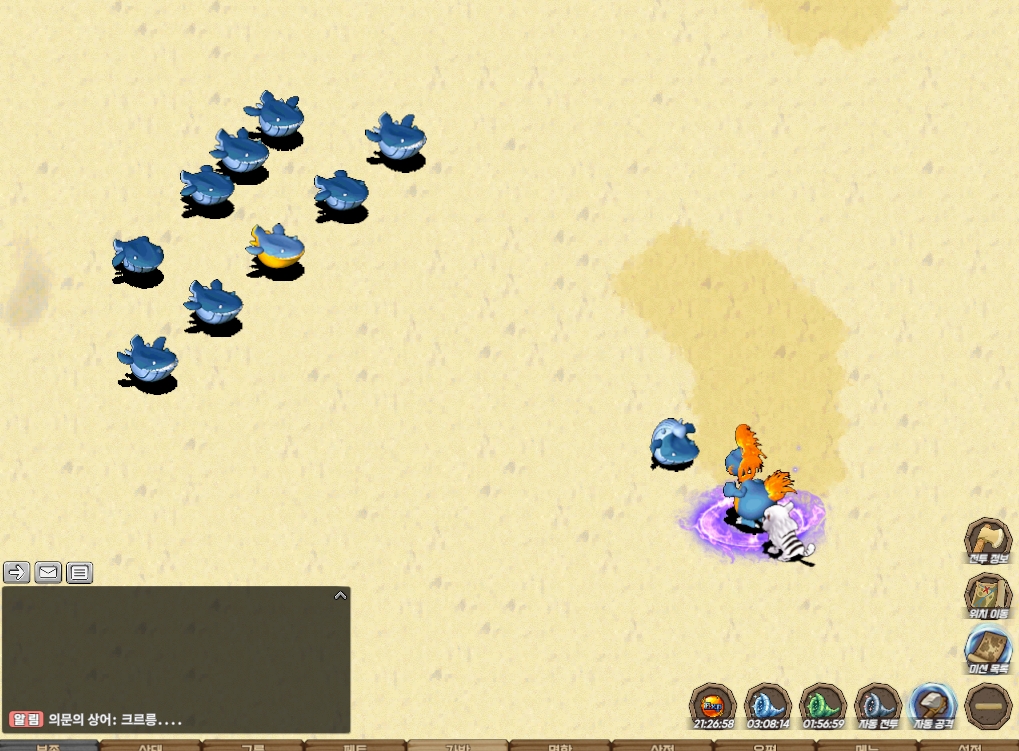Open the 펫트 tab on the bottom bar
Viewport: 1019px width, 751px height.
pyautogui.click(x=355, y=746)
